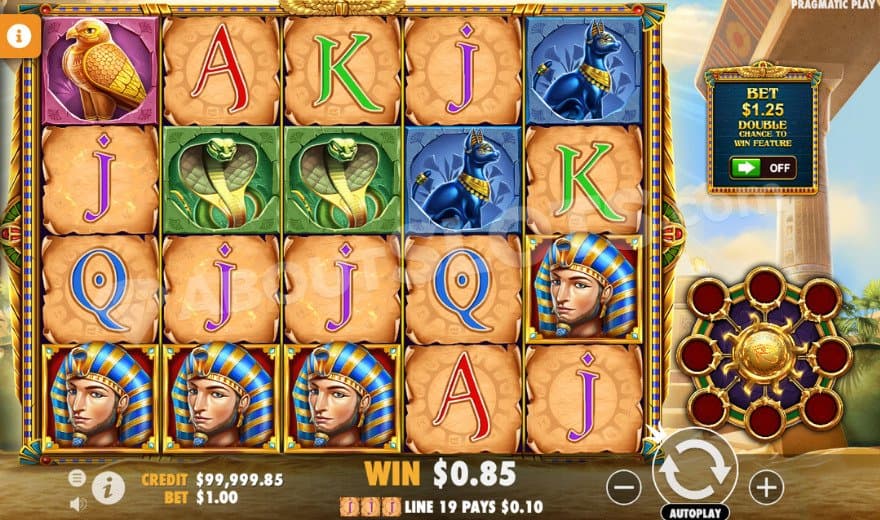Open the hamburger settings menu

point(77,478)
